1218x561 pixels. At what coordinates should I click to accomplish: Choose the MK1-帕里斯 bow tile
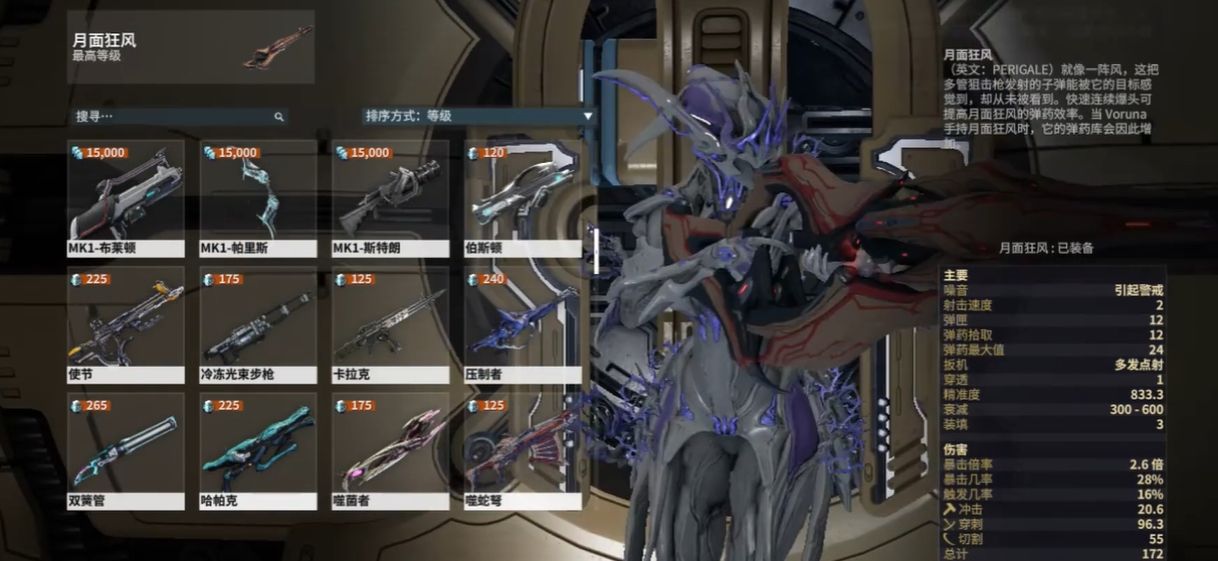(x=258, y=198)
